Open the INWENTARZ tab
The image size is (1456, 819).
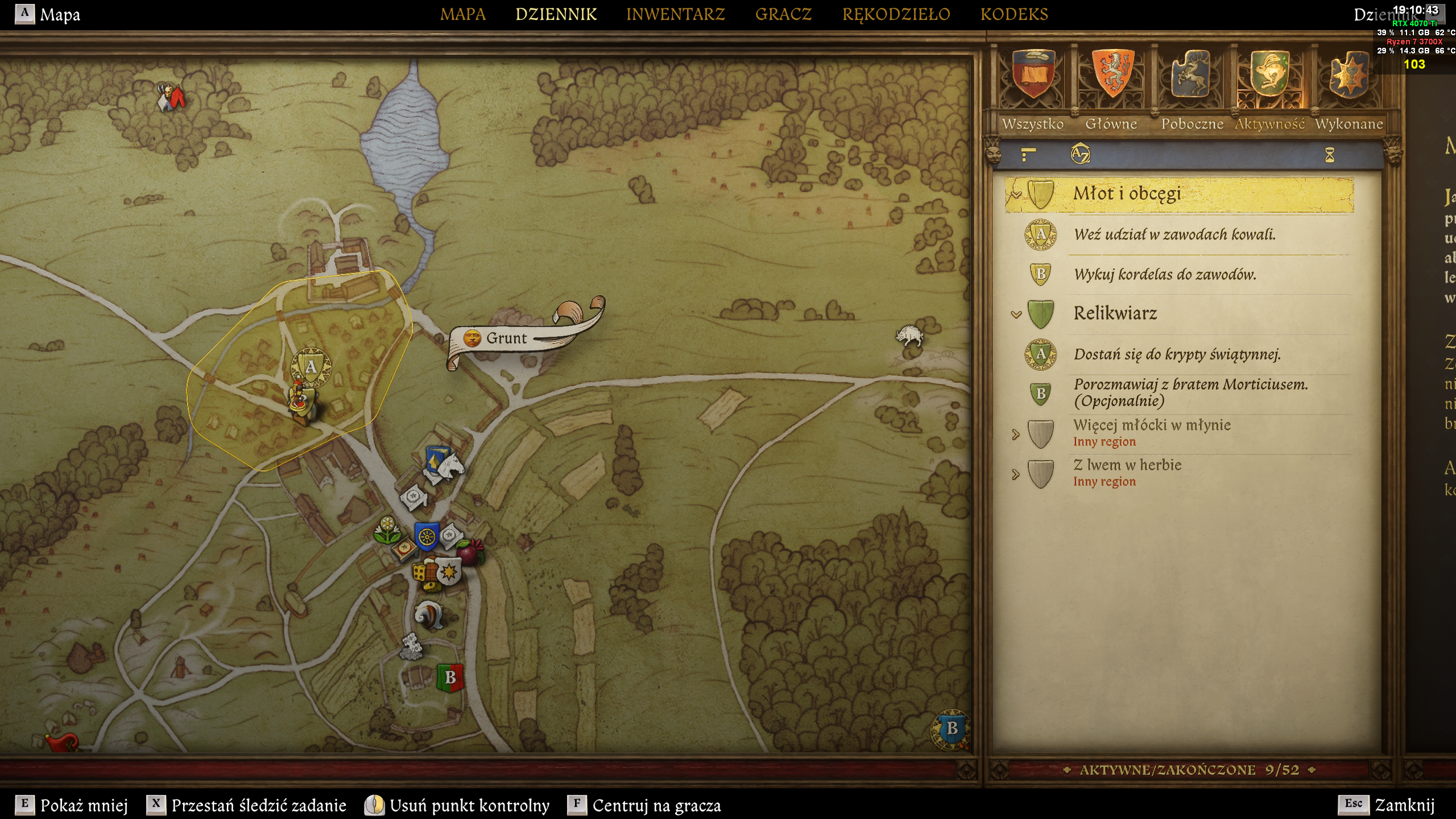[x=675, y=14]
